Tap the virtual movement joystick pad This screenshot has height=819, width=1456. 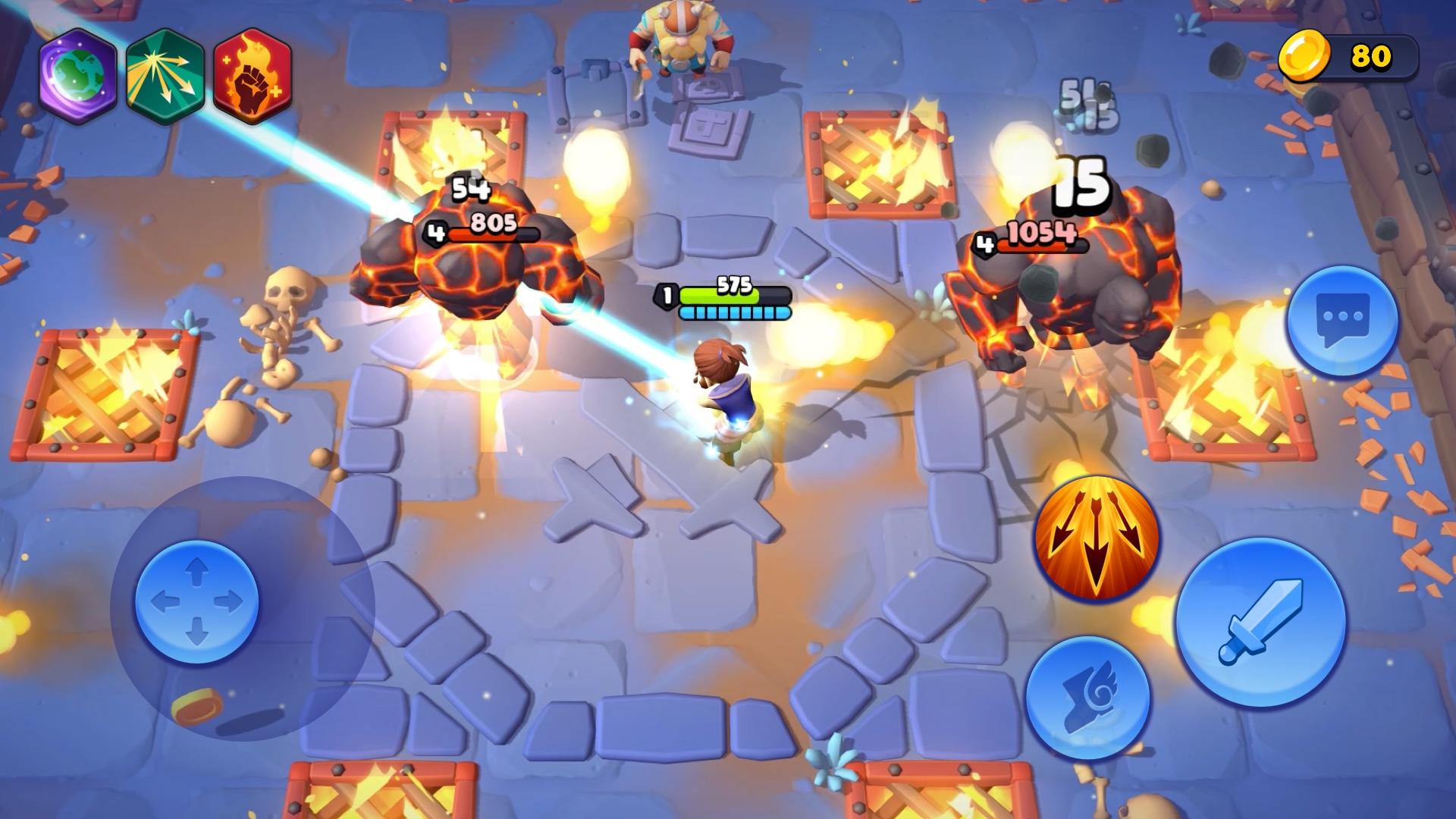click(199, 600)
